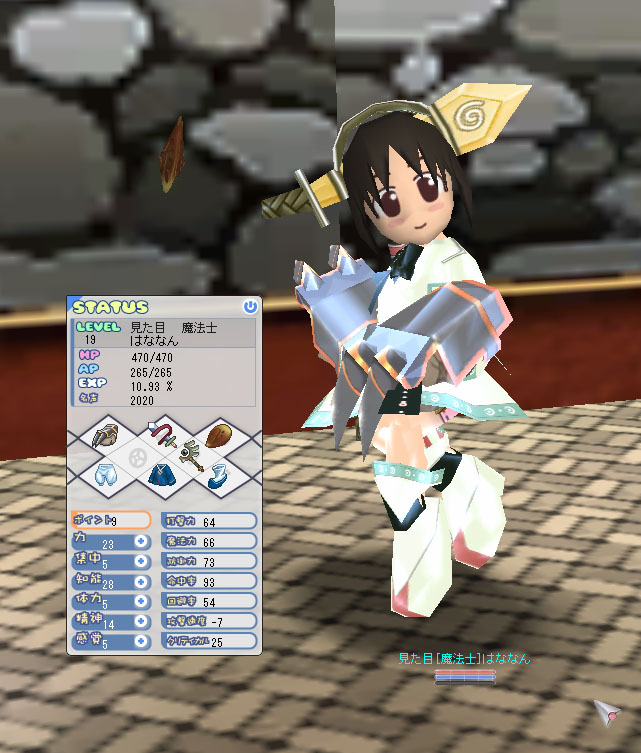Click the compass arrow in the corner
Image resolution: width=641 pixels, height=753 pixels.
(x=607, y=711)
